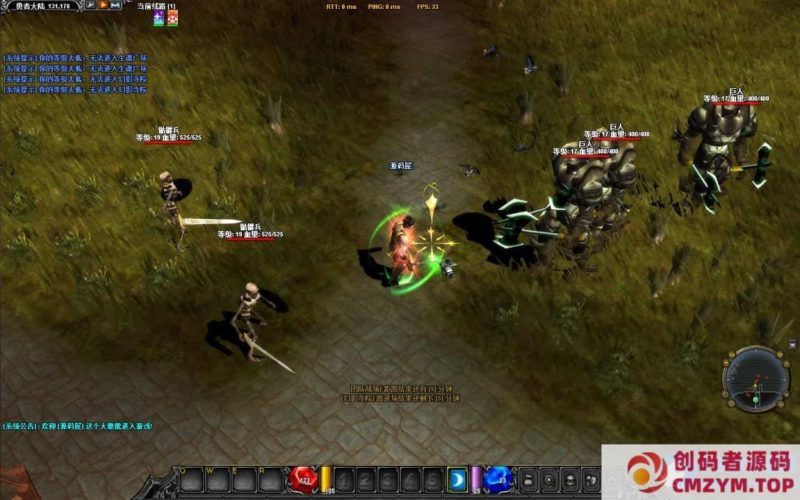Screen dimensions: 800x500
Task: Click the orange arrow button beside map name
Action: click(x=103, y=6)
